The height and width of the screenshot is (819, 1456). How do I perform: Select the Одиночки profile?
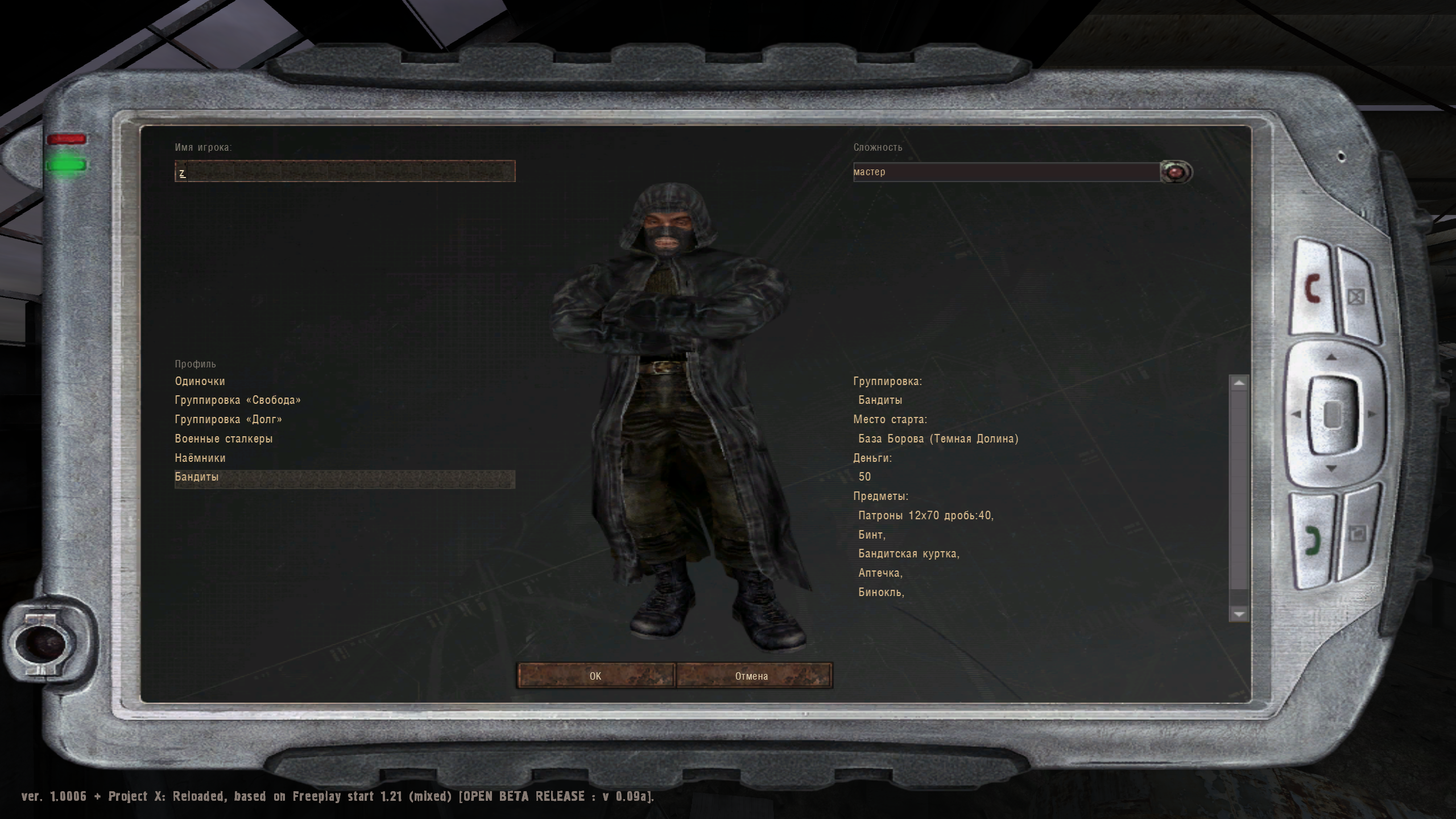[200, 381]
